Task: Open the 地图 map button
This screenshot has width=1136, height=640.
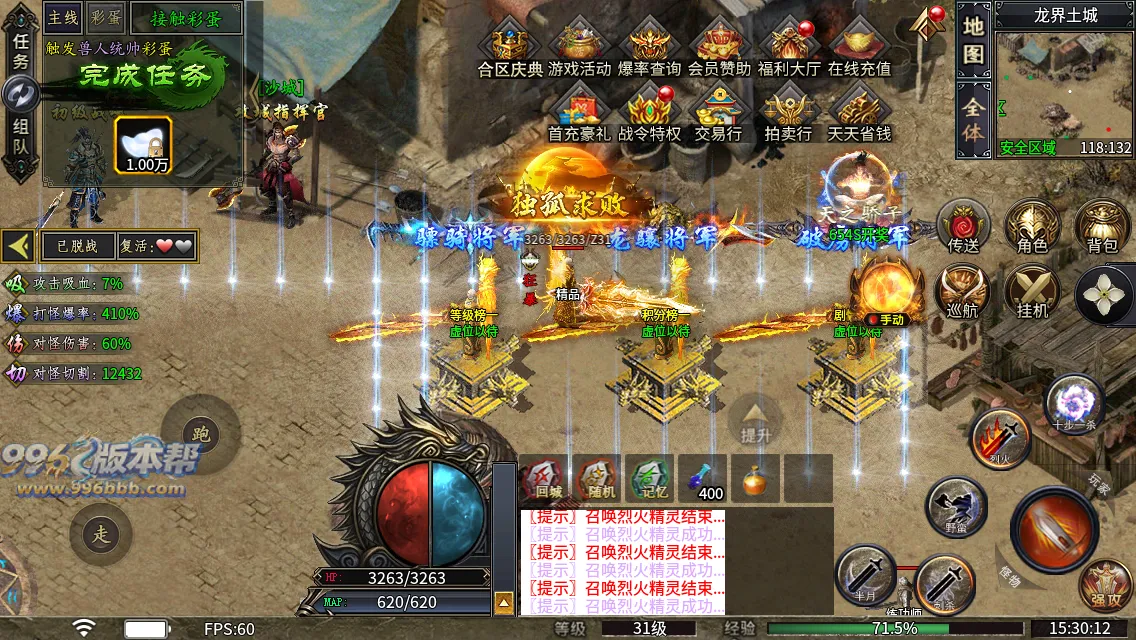Action: point(974,41)
